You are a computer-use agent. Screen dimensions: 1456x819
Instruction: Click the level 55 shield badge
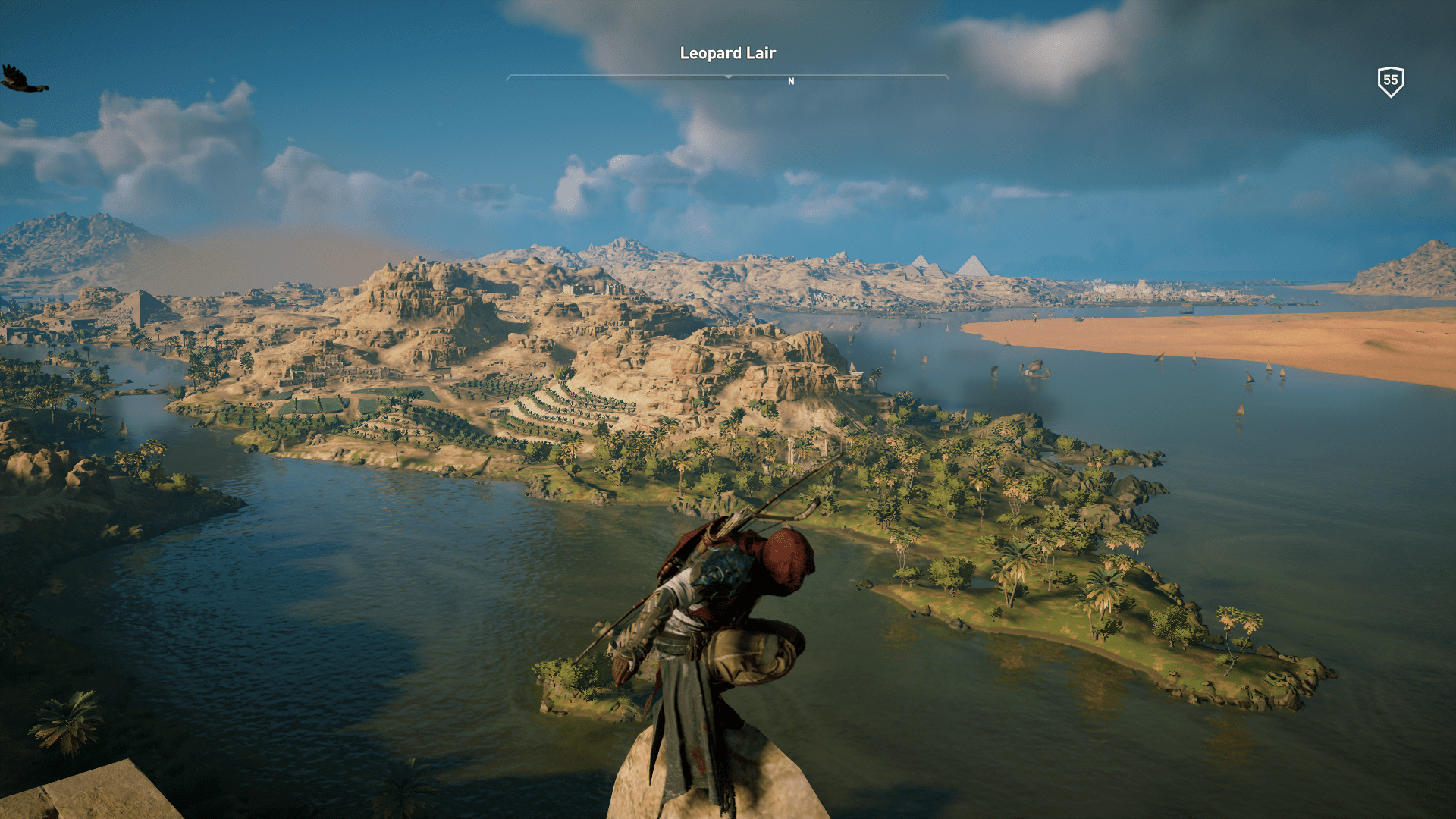[1390, 81]
